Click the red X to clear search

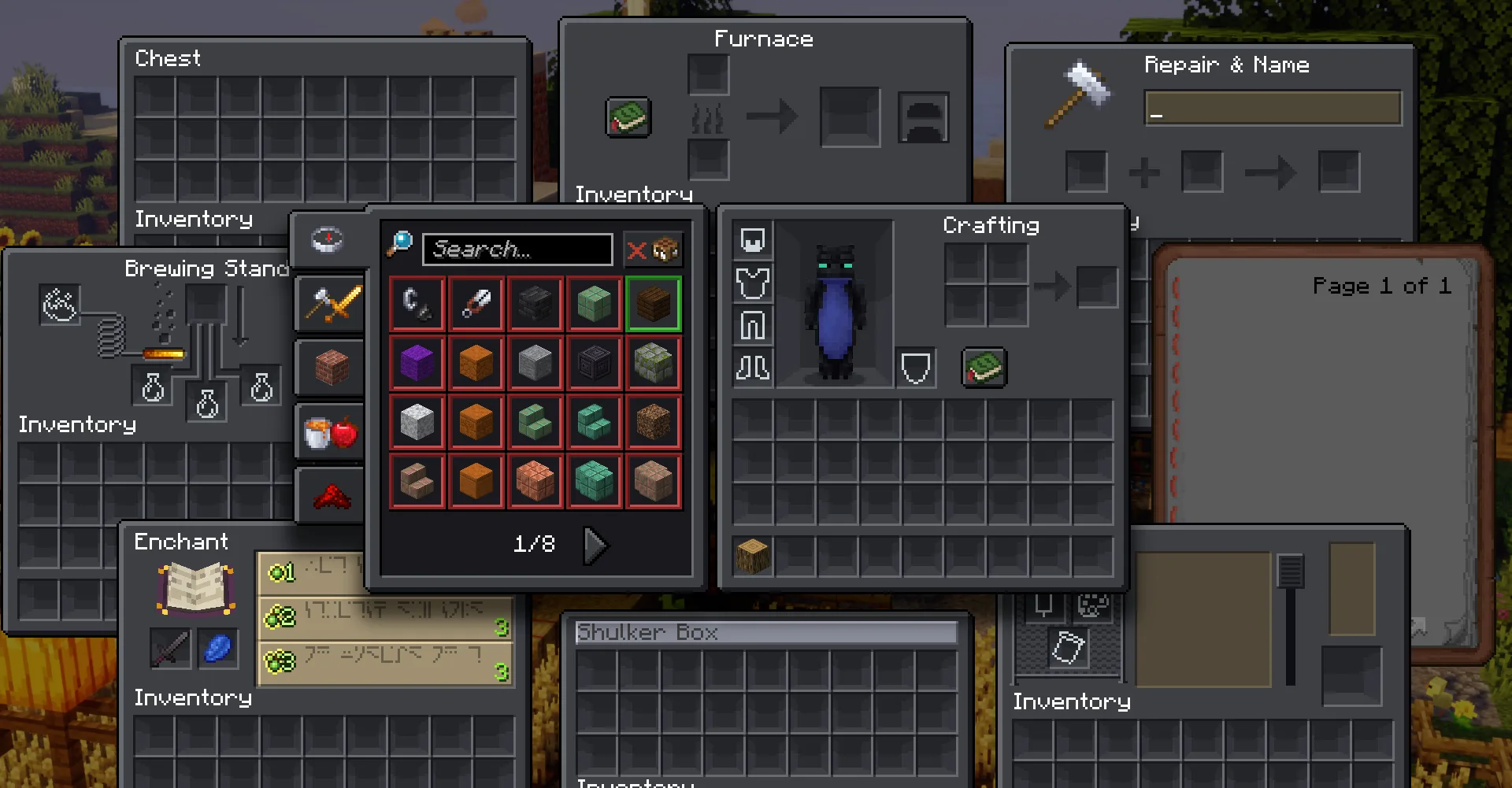pyautogui.click(x=635, y=249)
